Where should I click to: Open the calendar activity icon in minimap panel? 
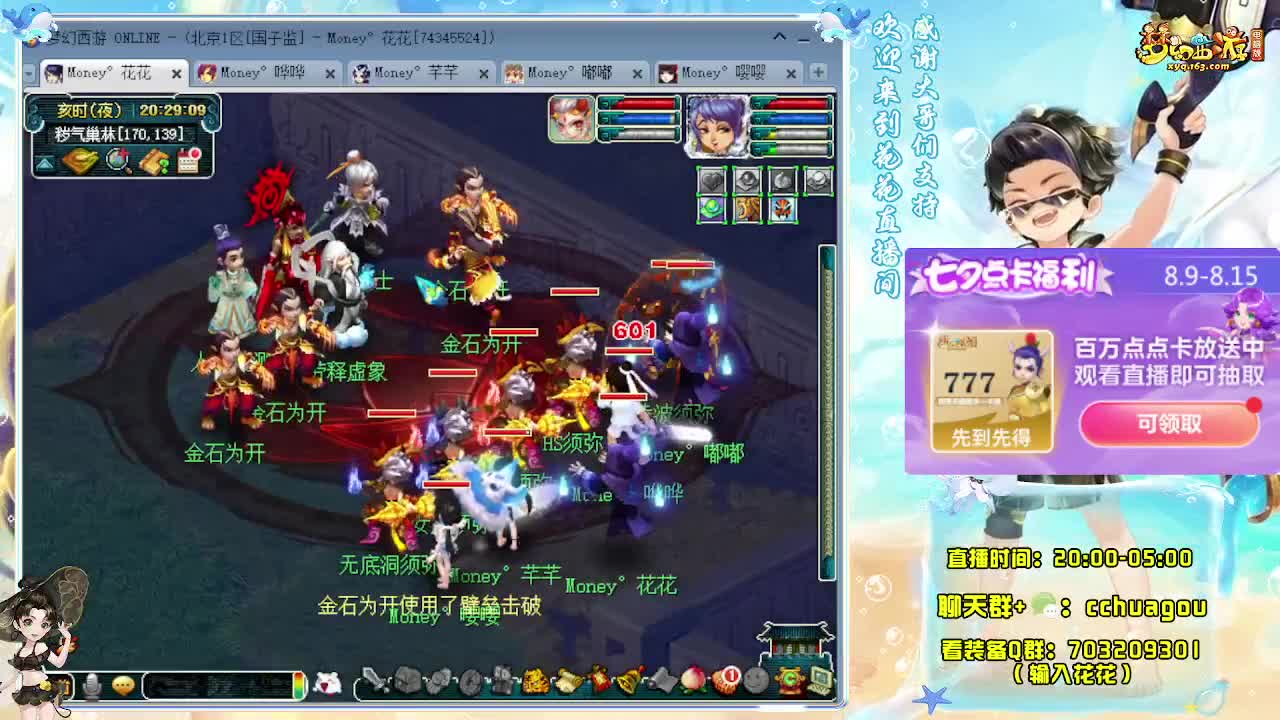190,162
